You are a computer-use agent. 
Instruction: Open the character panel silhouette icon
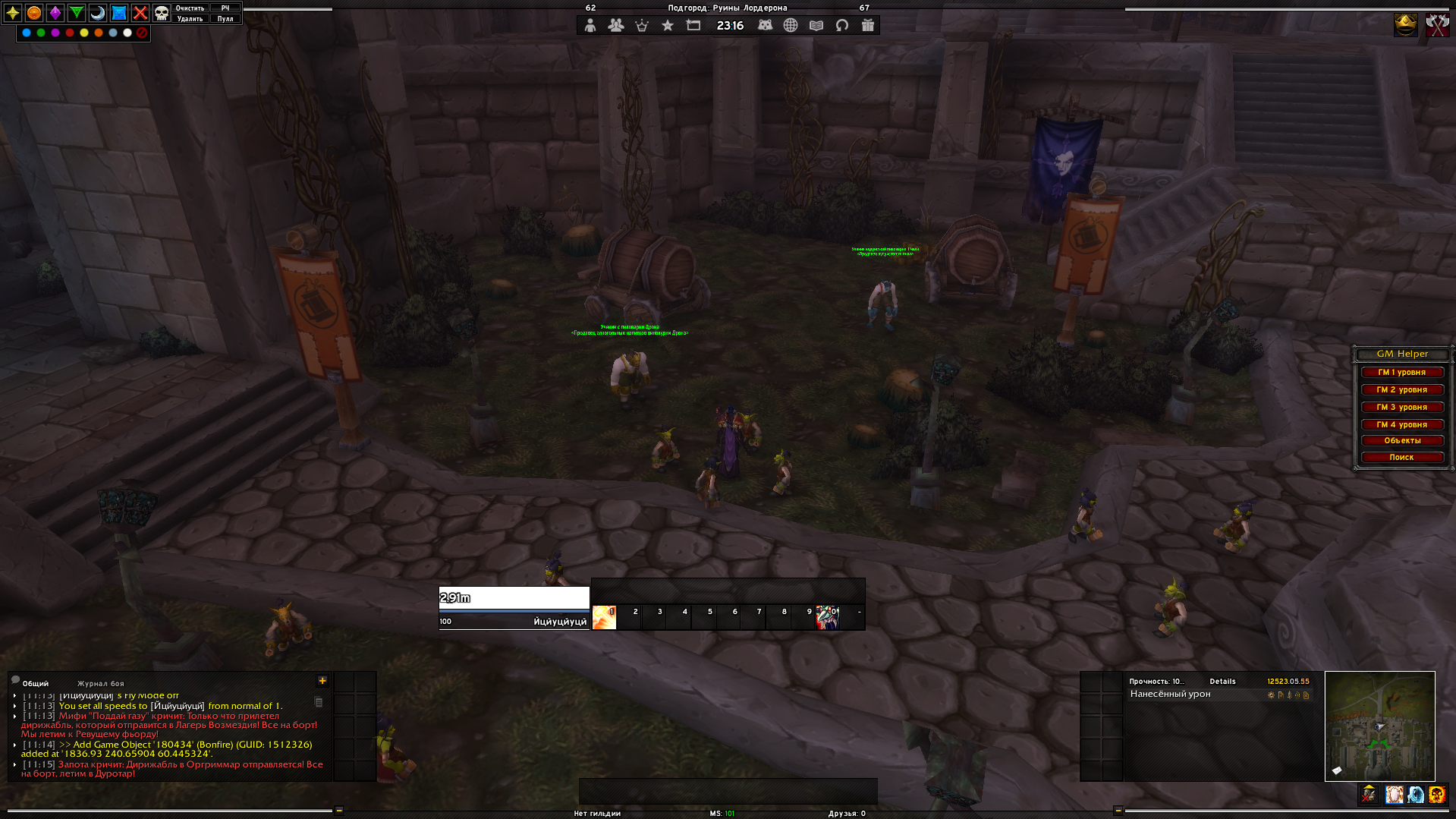[590, 26]
